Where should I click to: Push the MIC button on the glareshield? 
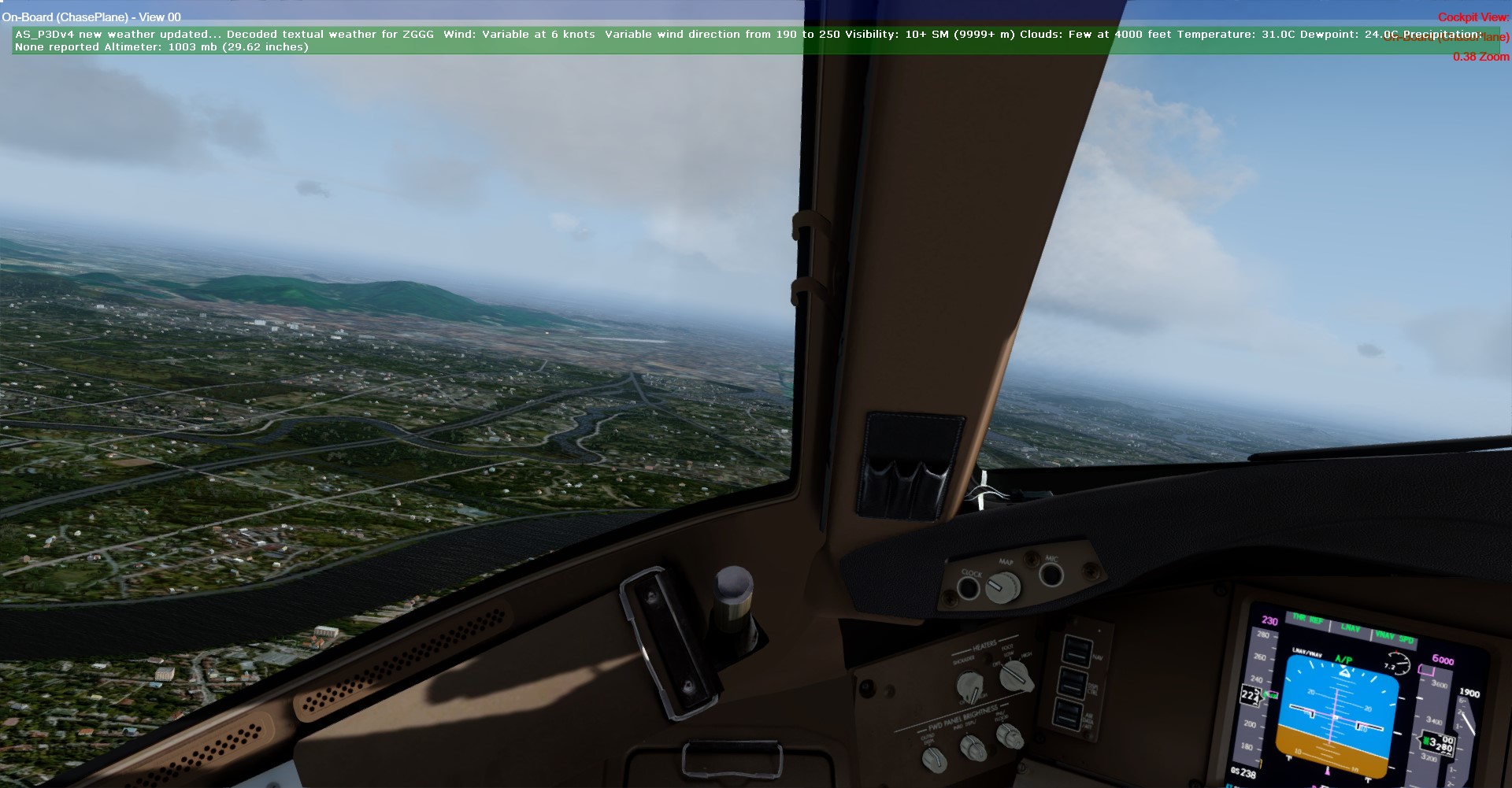1051,574
